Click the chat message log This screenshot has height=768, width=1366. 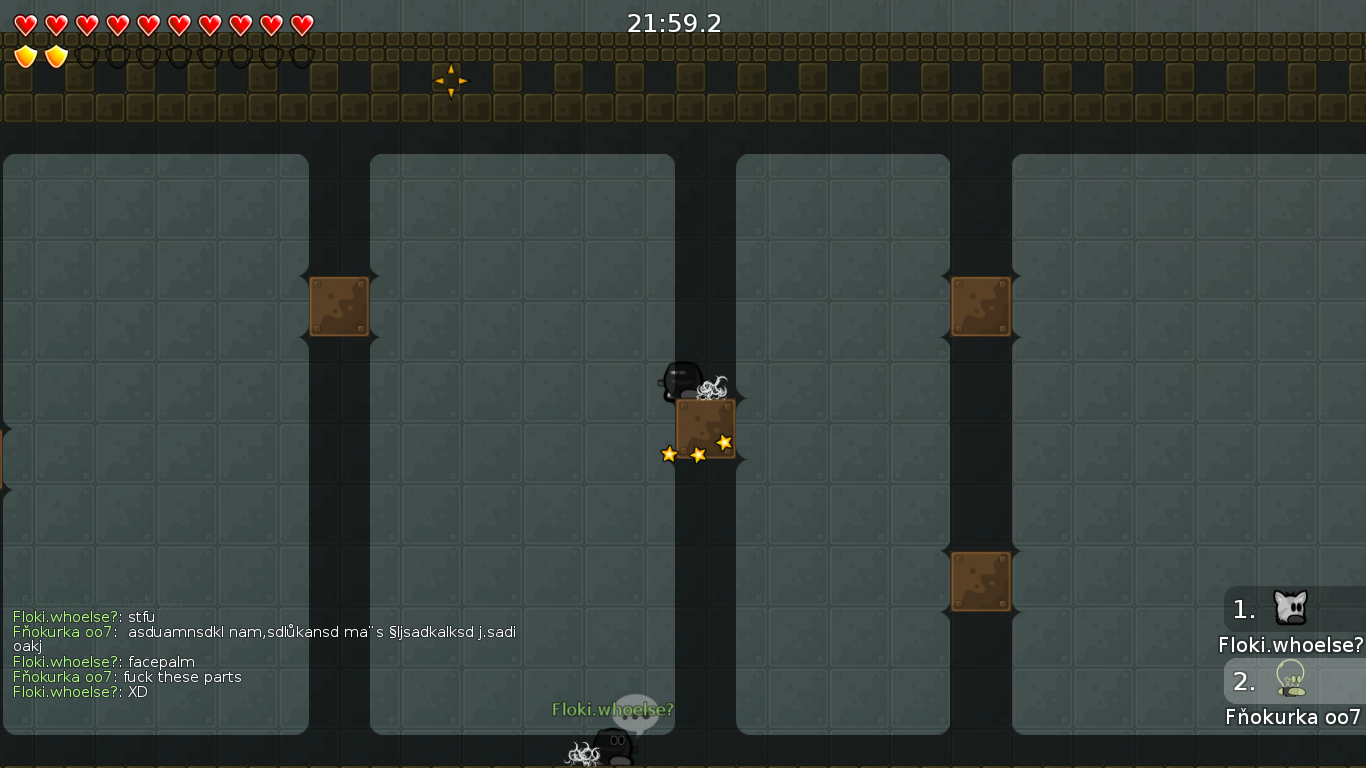tap(264, 654)
